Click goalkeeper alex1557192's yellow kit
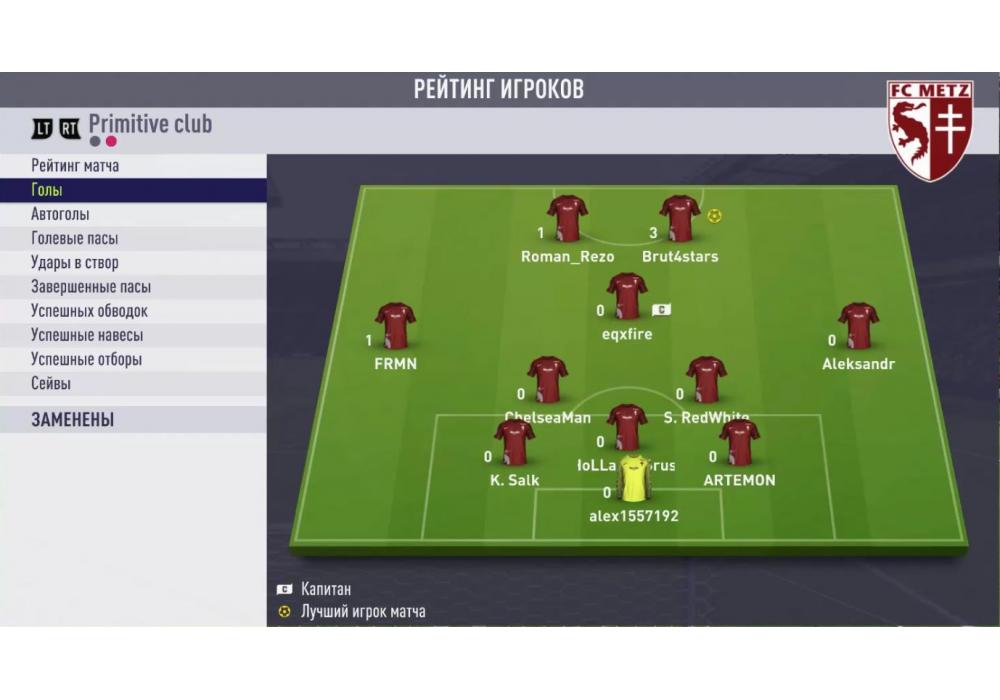The width and height of the screenshot is (1000, 700). click(x=633, y=479)
